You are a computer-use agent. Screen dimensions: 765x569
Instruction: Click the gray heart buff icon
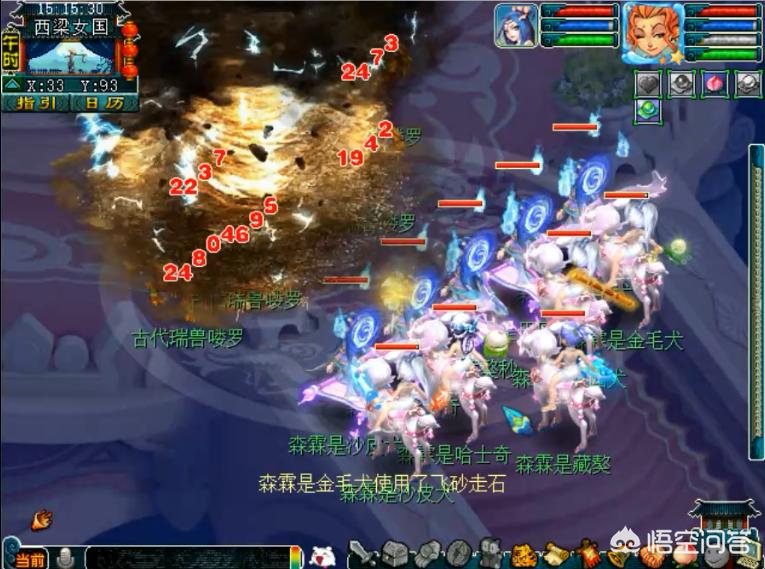pyautogui.click(x=648, y=84)
